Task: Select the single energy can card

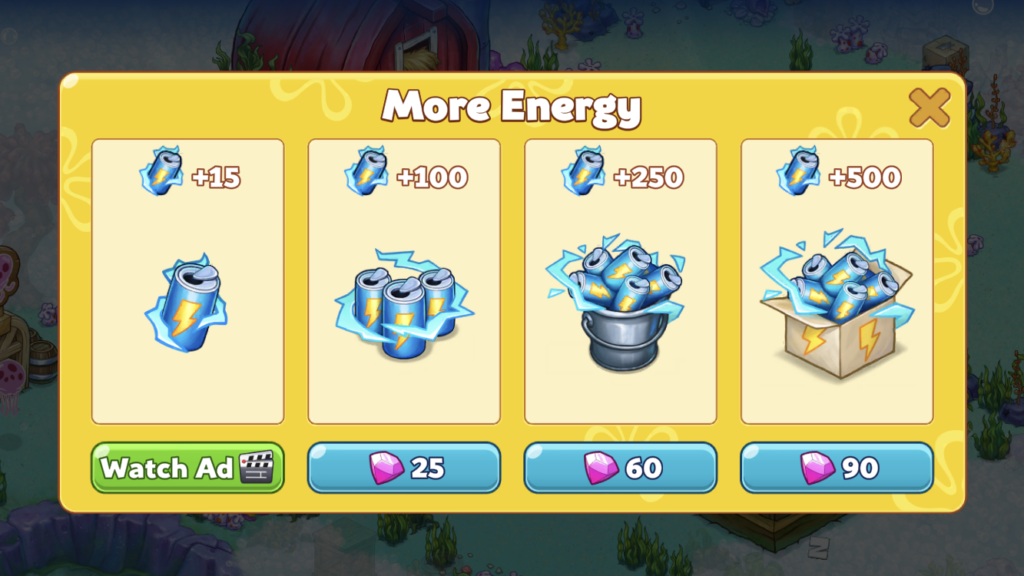Action: tap(188, 281)
